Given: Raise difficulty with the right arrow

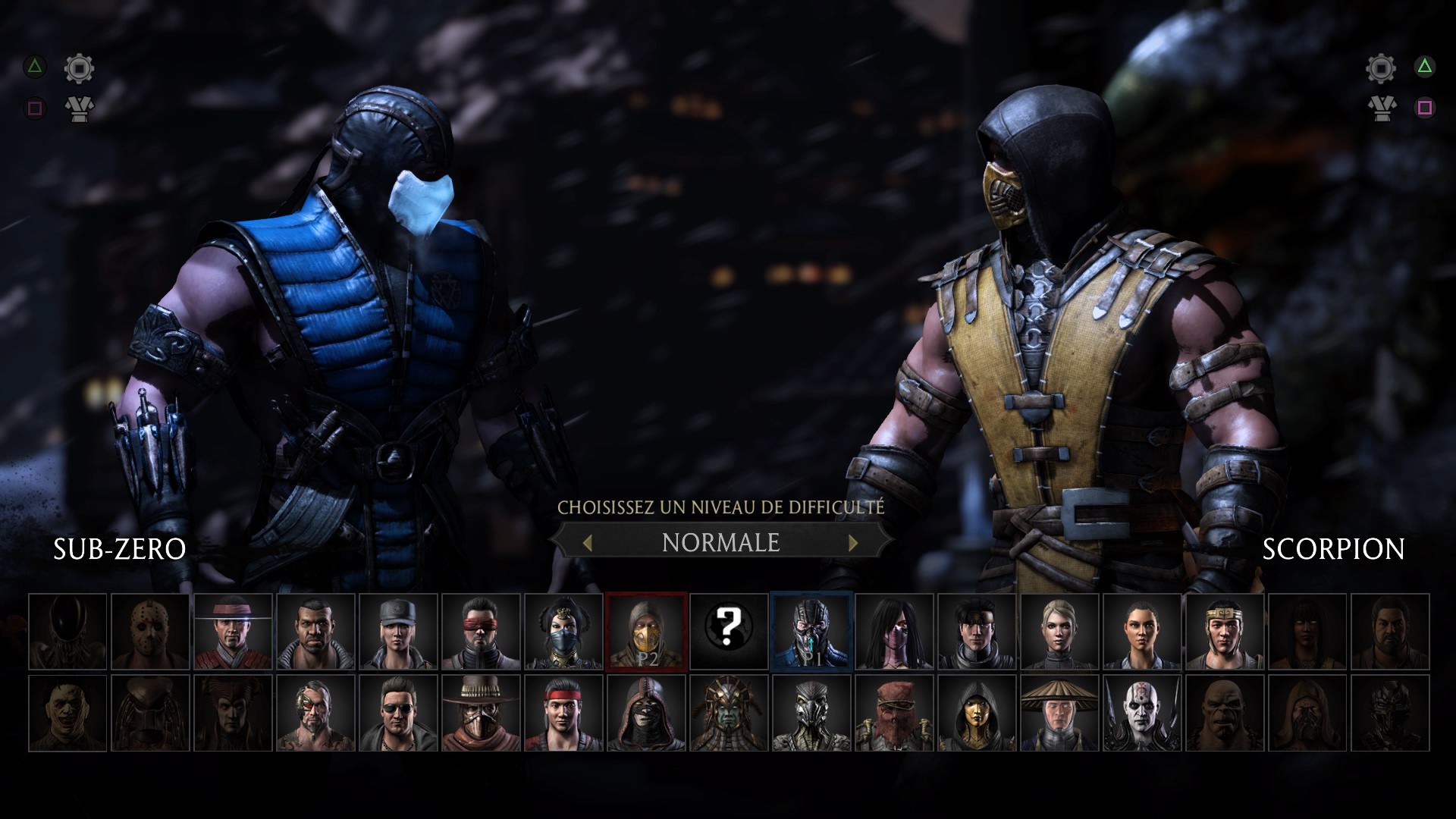Looking at the screenshot, I should coord(853,542).
